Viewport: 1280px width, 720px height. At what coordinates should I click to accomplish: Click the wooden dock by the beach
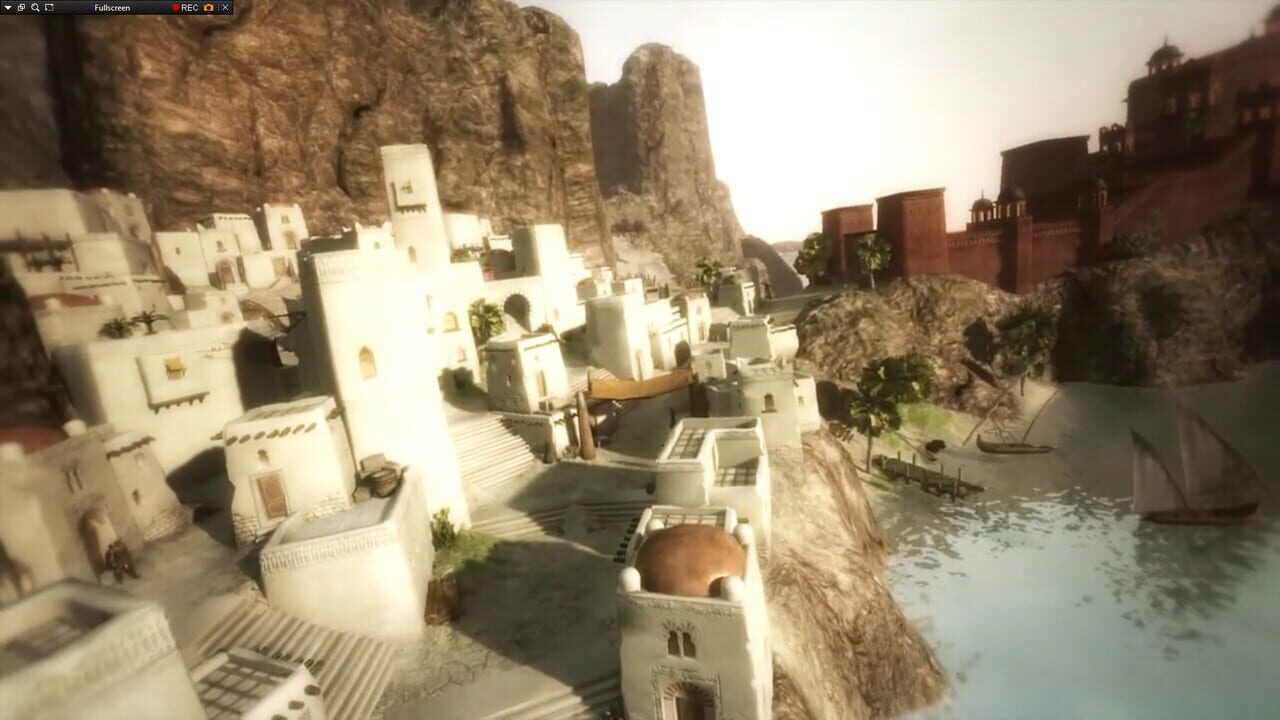click(x=930, y=480)
